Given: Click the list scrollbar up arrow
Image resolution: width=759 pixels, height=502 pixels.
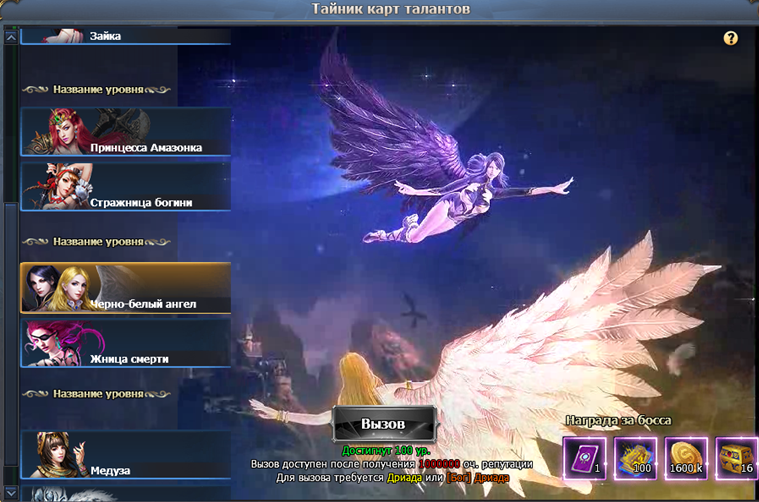Looking at the screenshot, I should click(x=11, y=37).
